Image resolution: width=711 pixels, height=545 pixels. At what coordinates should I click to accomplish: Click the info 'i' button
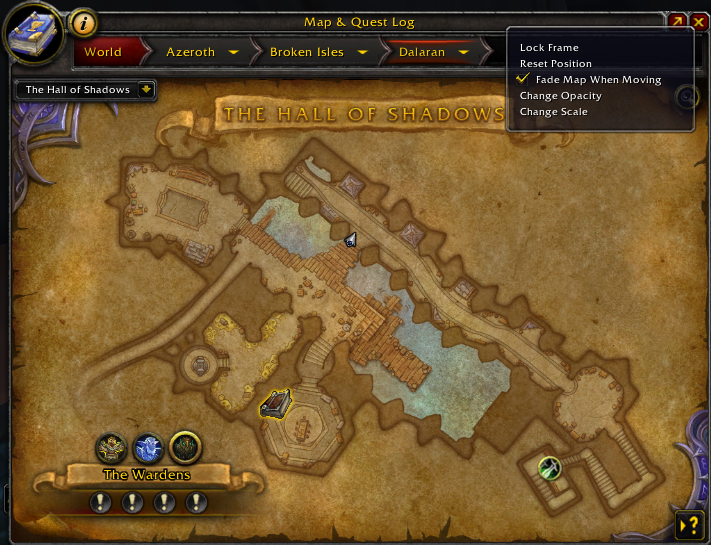tap(85, 22)
